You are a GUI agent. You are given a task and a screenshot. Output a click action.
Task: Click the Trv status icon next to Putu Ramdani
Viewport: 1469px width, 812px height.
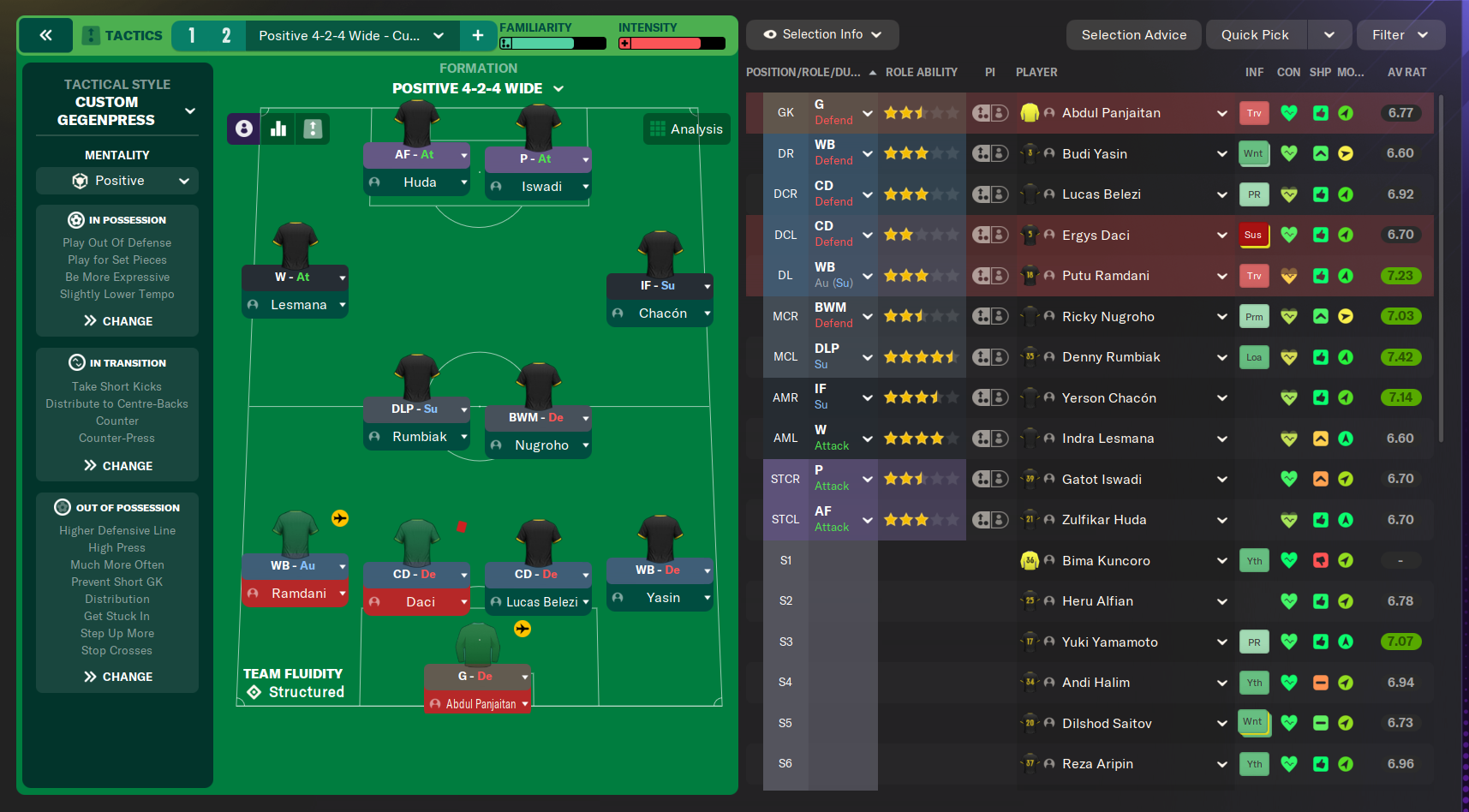pyautogui.click(x=1253, y=275)
